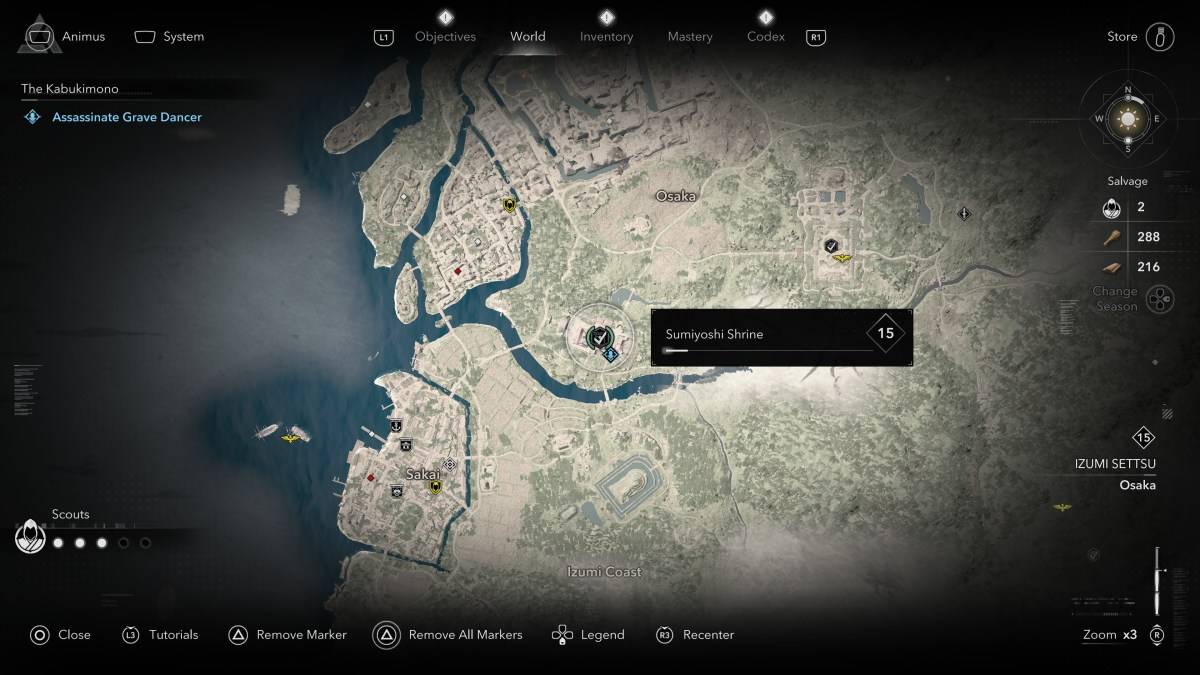Select the Assassinate Grave Dancer objective
1200x675 pixels.
(x=127, y=117)
